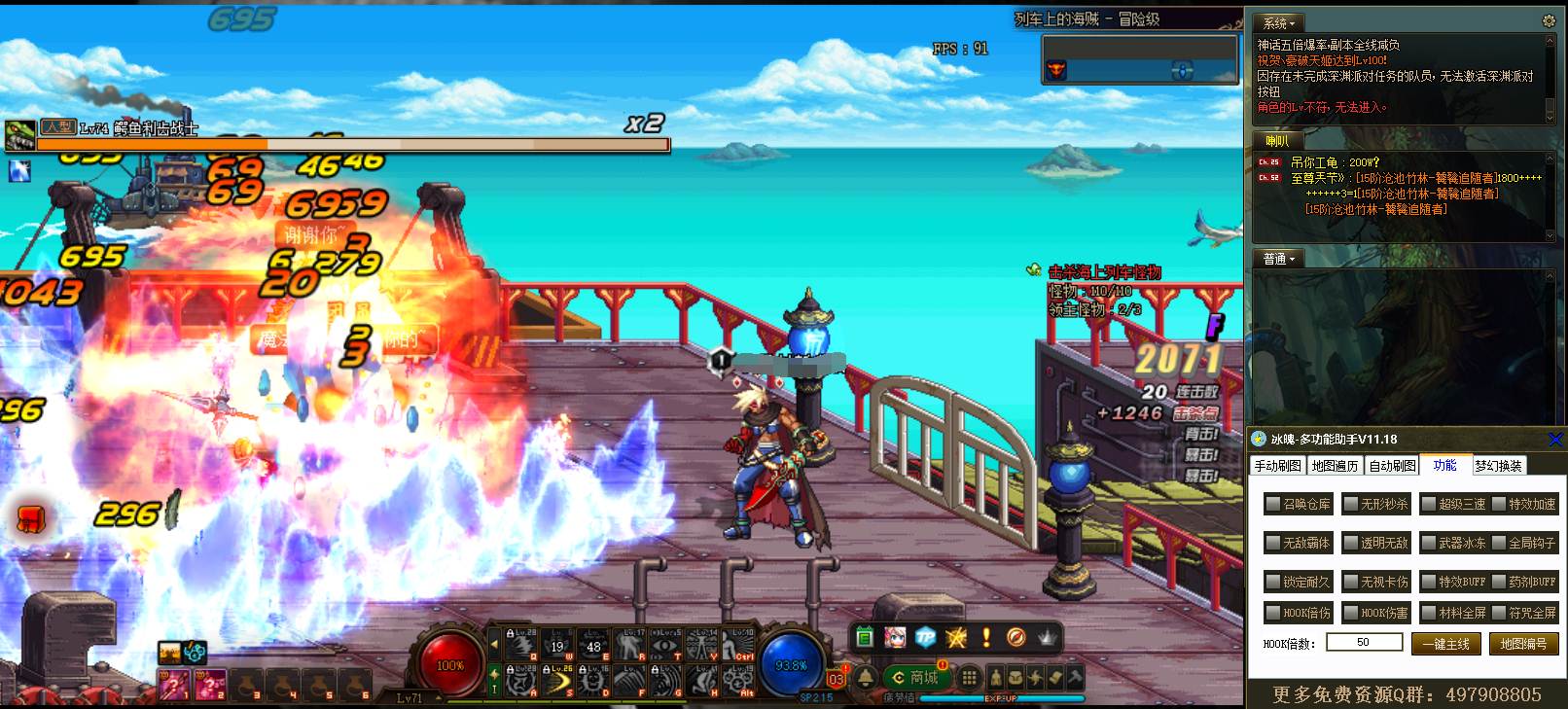The image size is (1568, 709).
Task: Open the 梦幻换装 tab
Action: pyautogui.click(x=1498, y=466)
